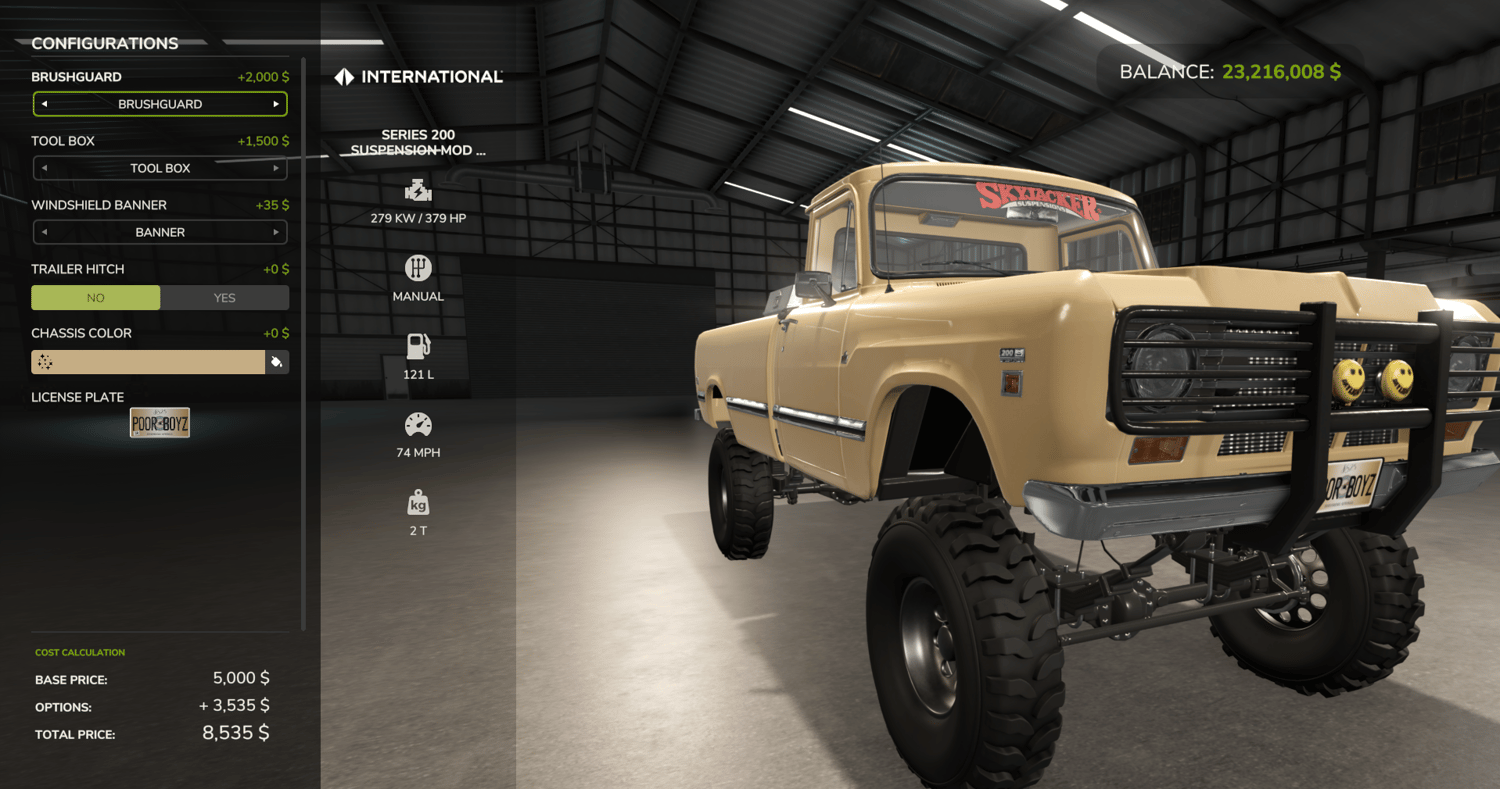This screenshot has width=1500, height=789.
Task: Cycle Tool Box option backward with left arrow
Action: coord(44,168)
